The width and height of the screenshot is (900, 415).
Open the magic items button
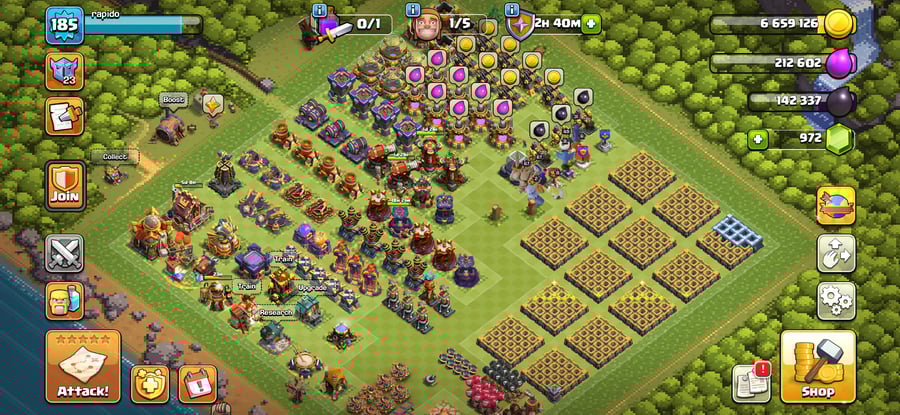click(835, 206)
